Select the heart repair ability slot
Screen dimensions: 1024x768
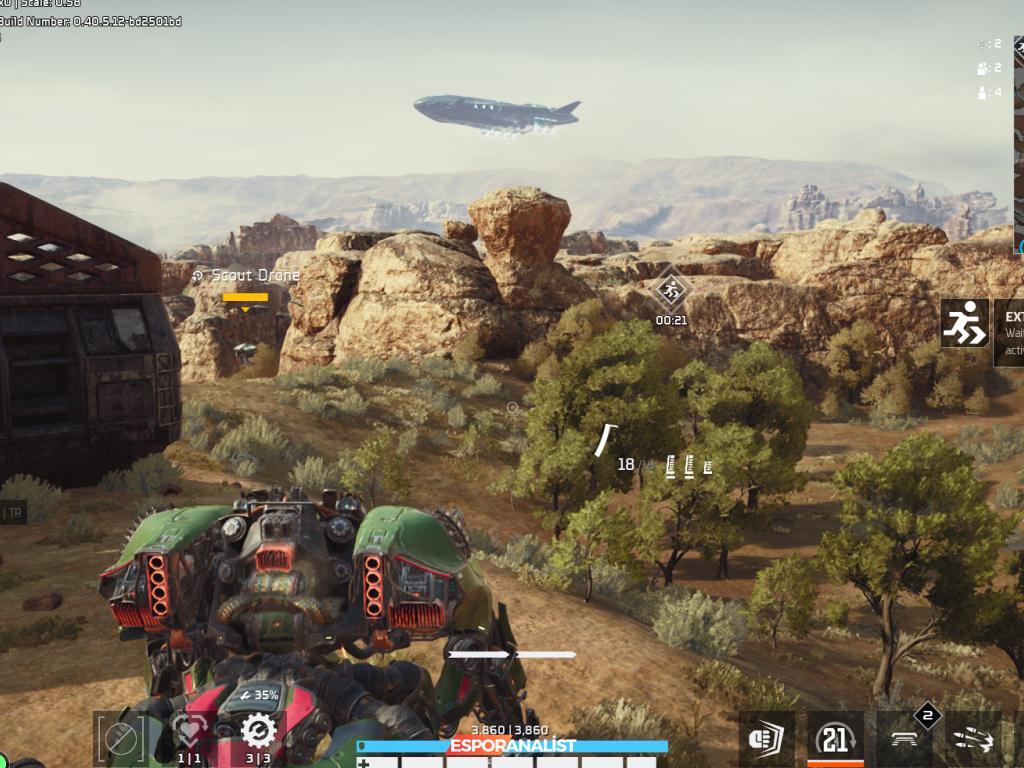pos(190,735)
